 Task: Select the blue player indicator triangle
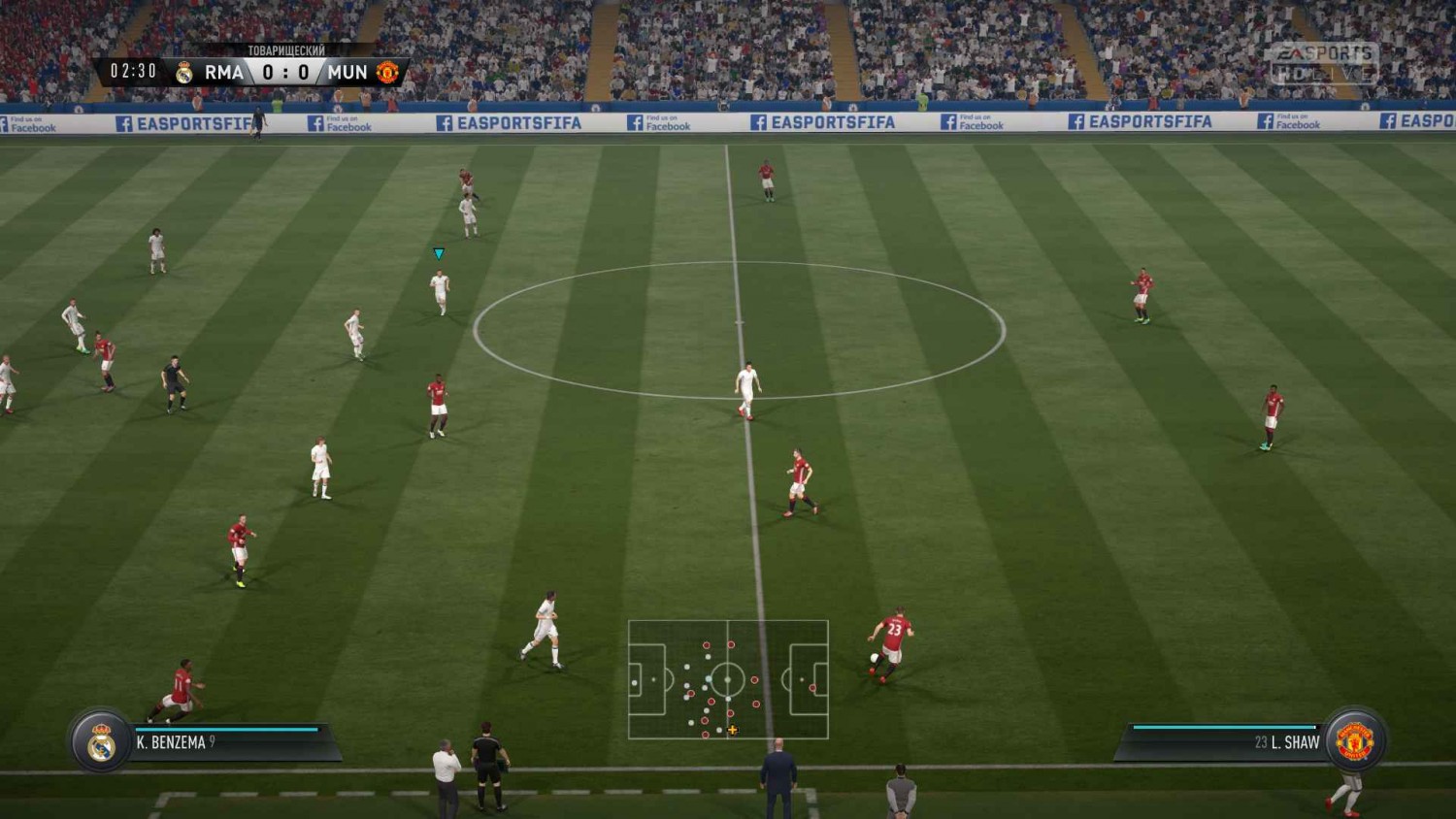[439, 251]
